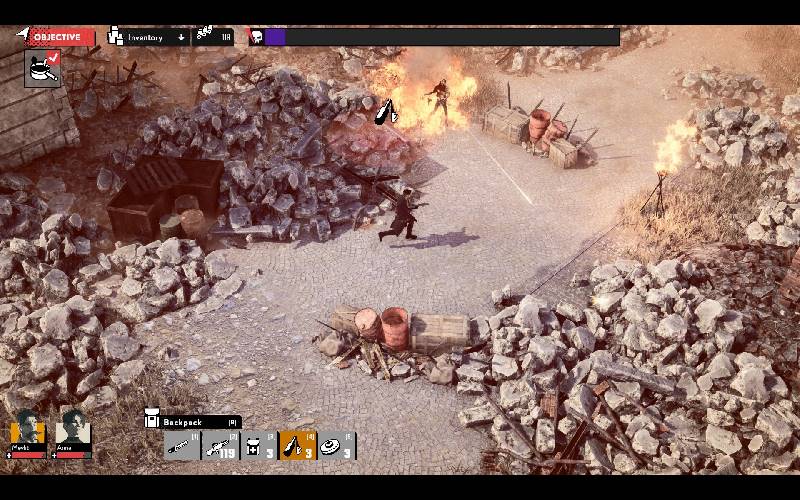
Task: Open the Objective panel
Action: pos(57,37)
